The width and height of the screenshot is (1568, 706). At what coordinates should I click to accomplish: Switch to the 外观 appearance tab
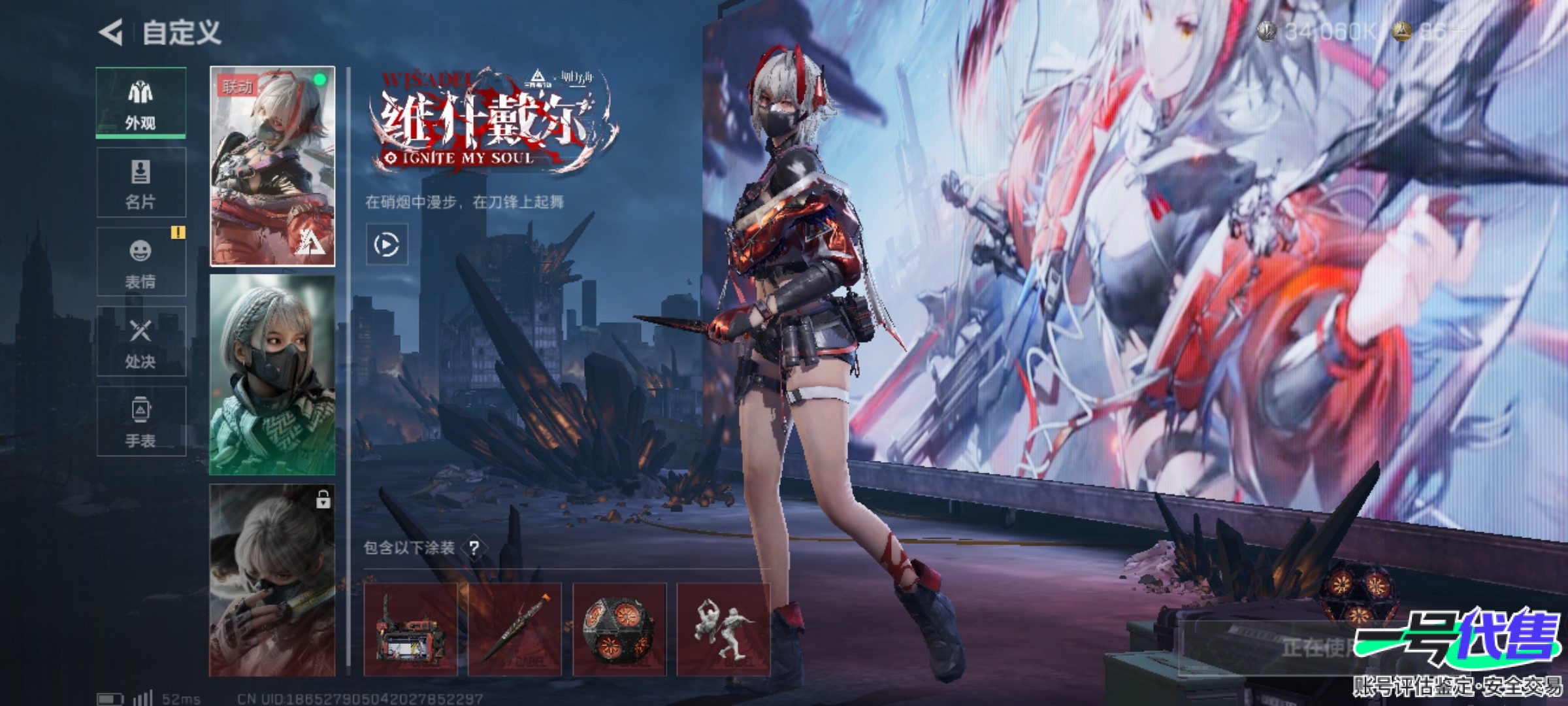(140, 103)
